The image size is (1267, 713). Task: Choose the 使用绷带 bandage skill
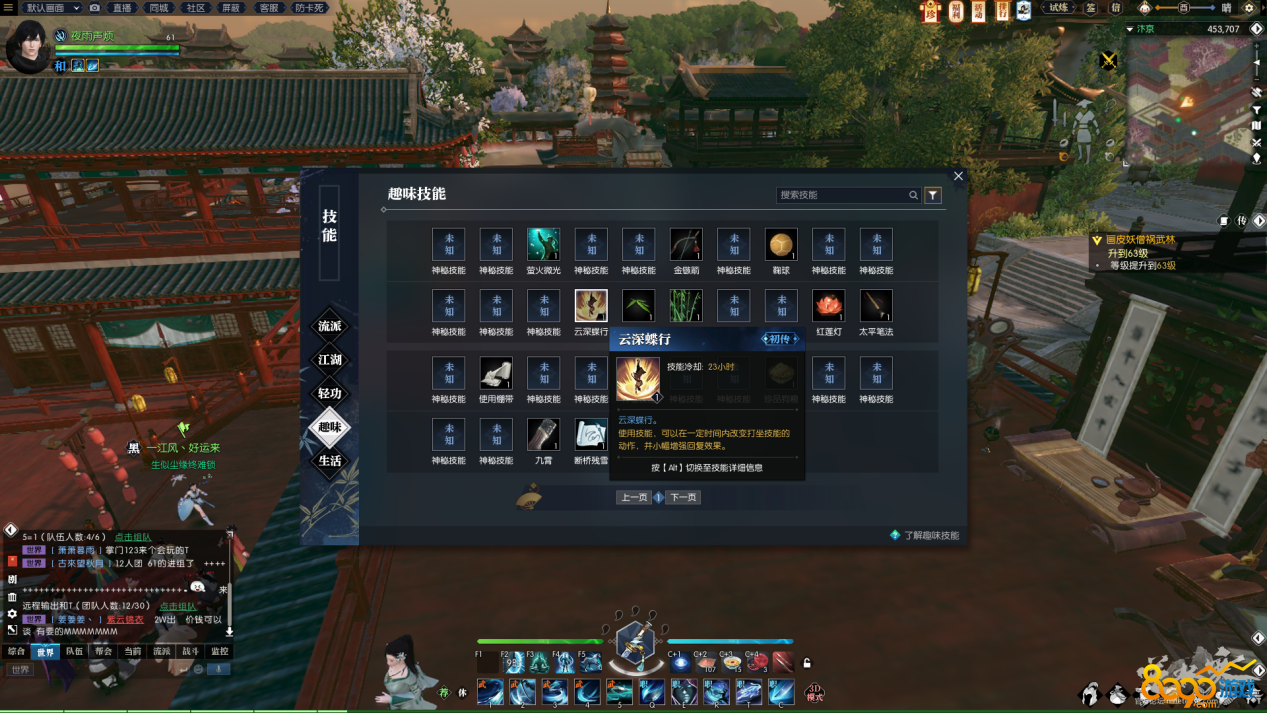pos(496,373)
